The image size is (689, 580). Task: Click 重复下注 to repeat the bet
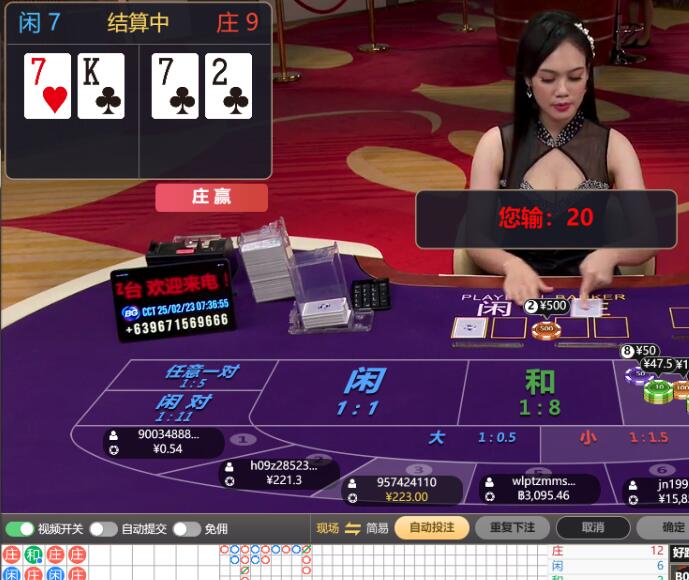511,527
